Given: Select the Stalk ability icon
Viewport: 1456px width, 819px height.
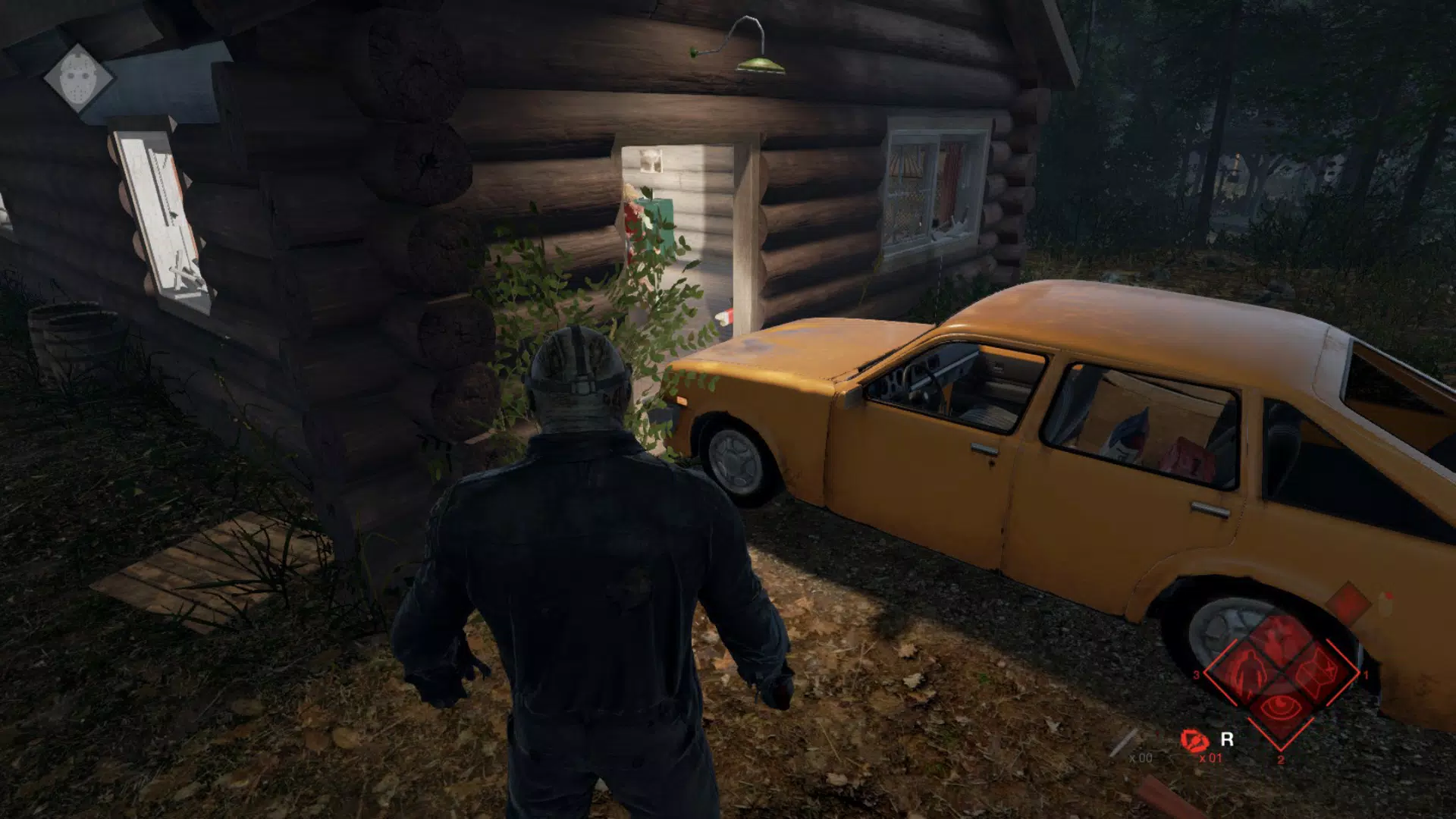Looking at the screenshot, I should pyautogui.click(x=1247, y=673).
